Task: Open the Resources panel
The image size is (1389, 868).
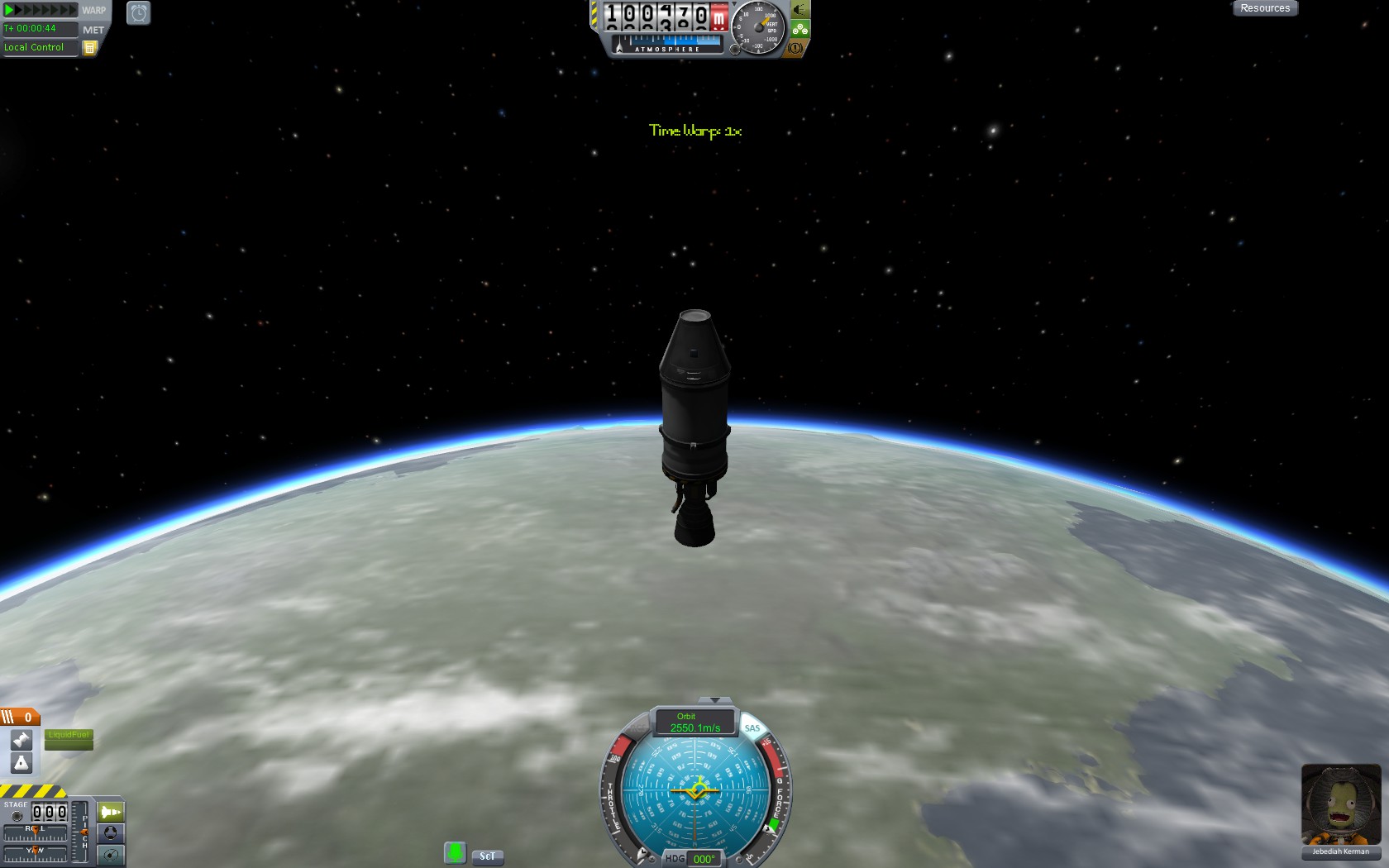Action: 1264,8
